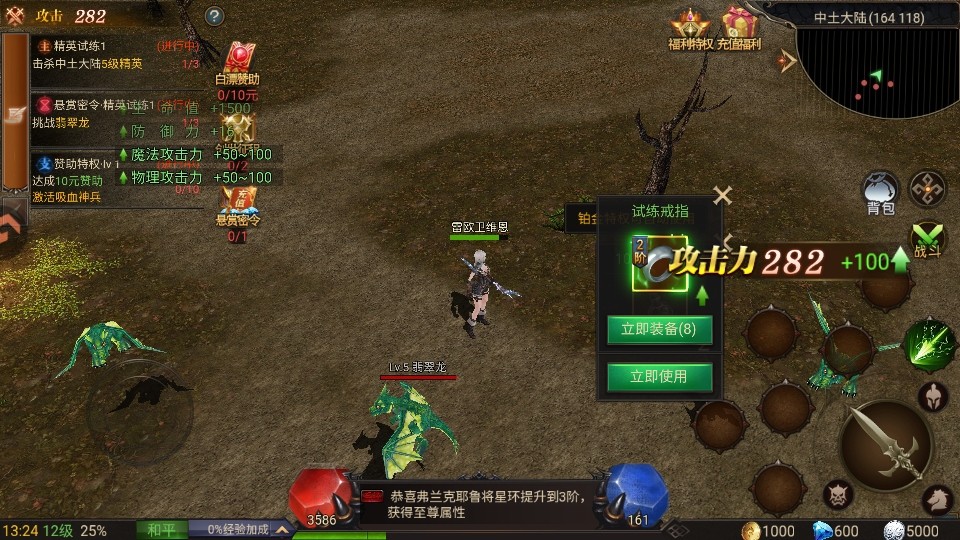
Task: Close the 试练戒指 item popup
Action: click(x=722, y=196)
